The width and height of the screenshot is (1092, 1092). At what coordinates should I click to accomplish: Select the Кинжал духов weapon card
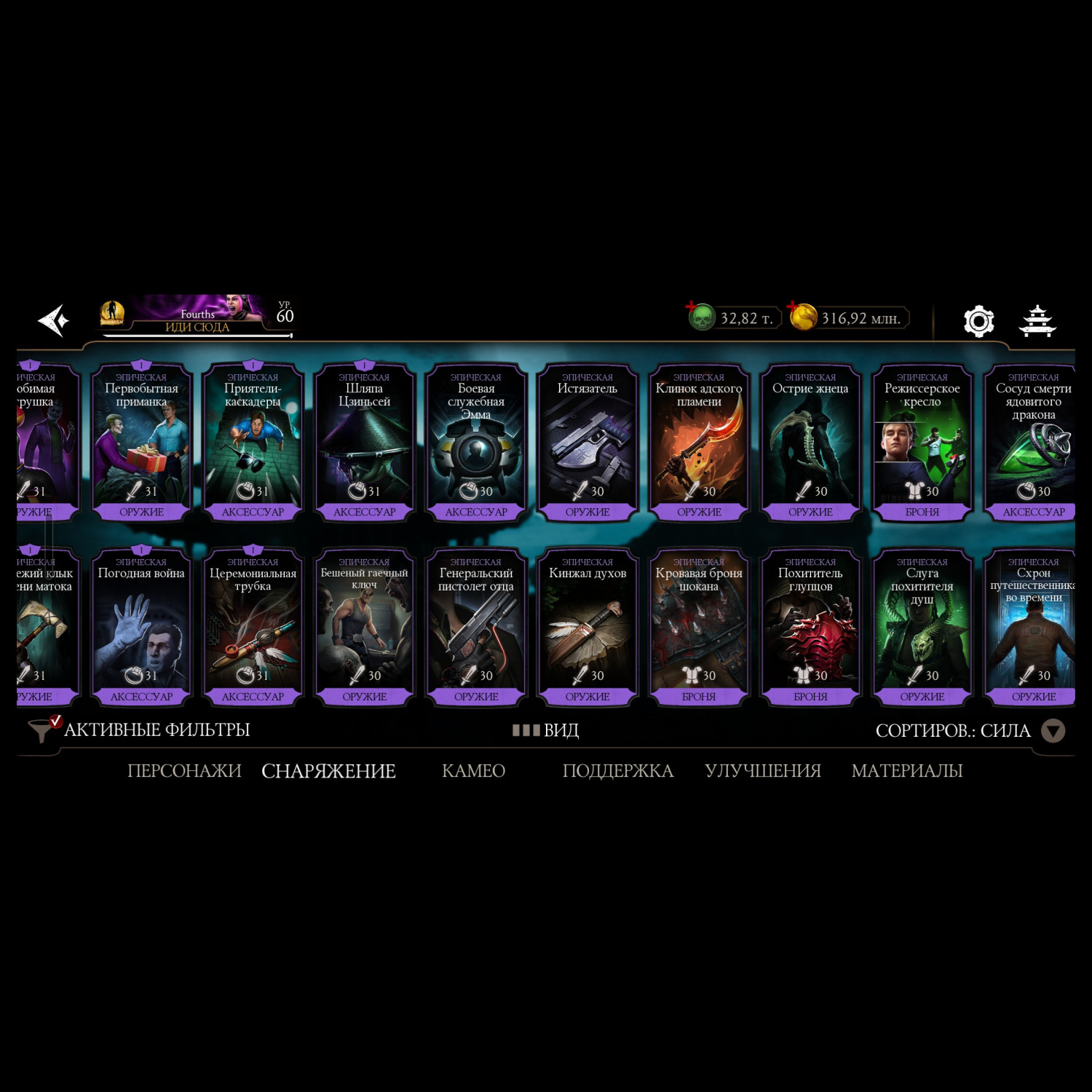click(x=587, y=626)
